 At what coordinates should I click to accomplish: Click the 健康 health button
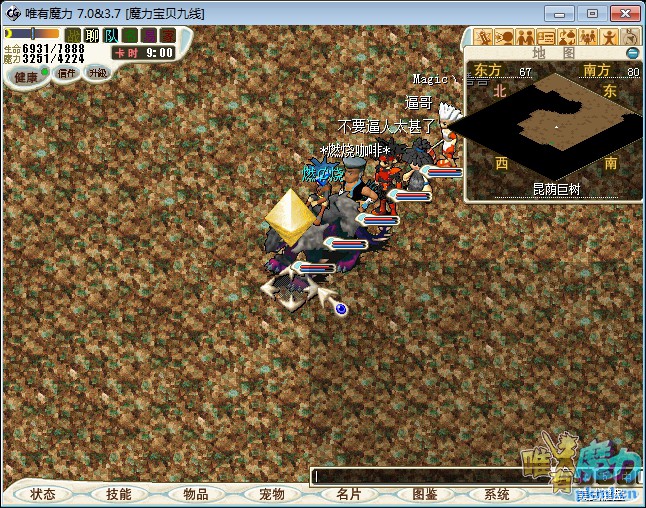26,76
